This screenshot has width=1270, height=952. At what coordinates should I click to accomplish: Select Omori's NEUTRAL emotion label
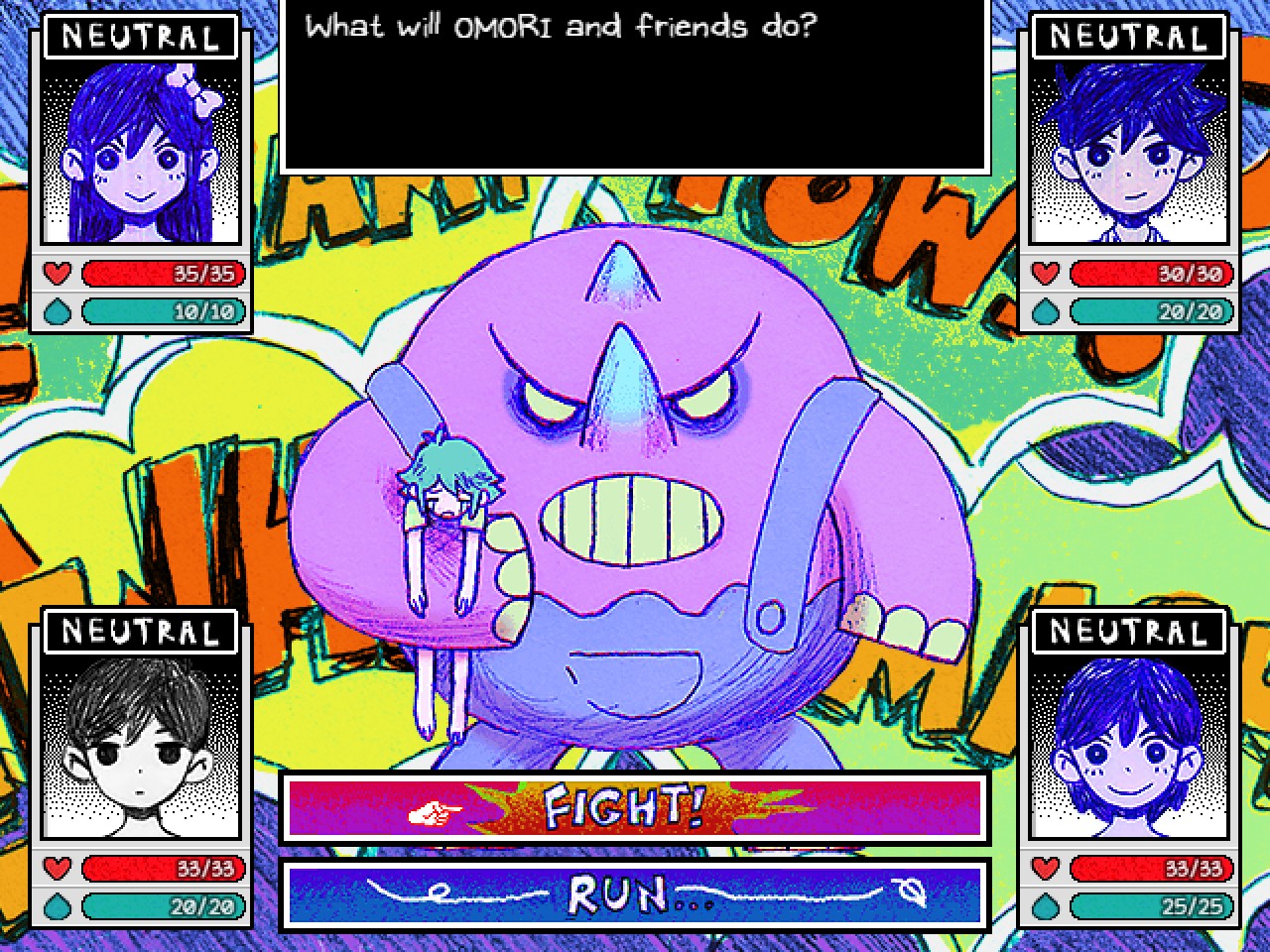coord(140,631)
